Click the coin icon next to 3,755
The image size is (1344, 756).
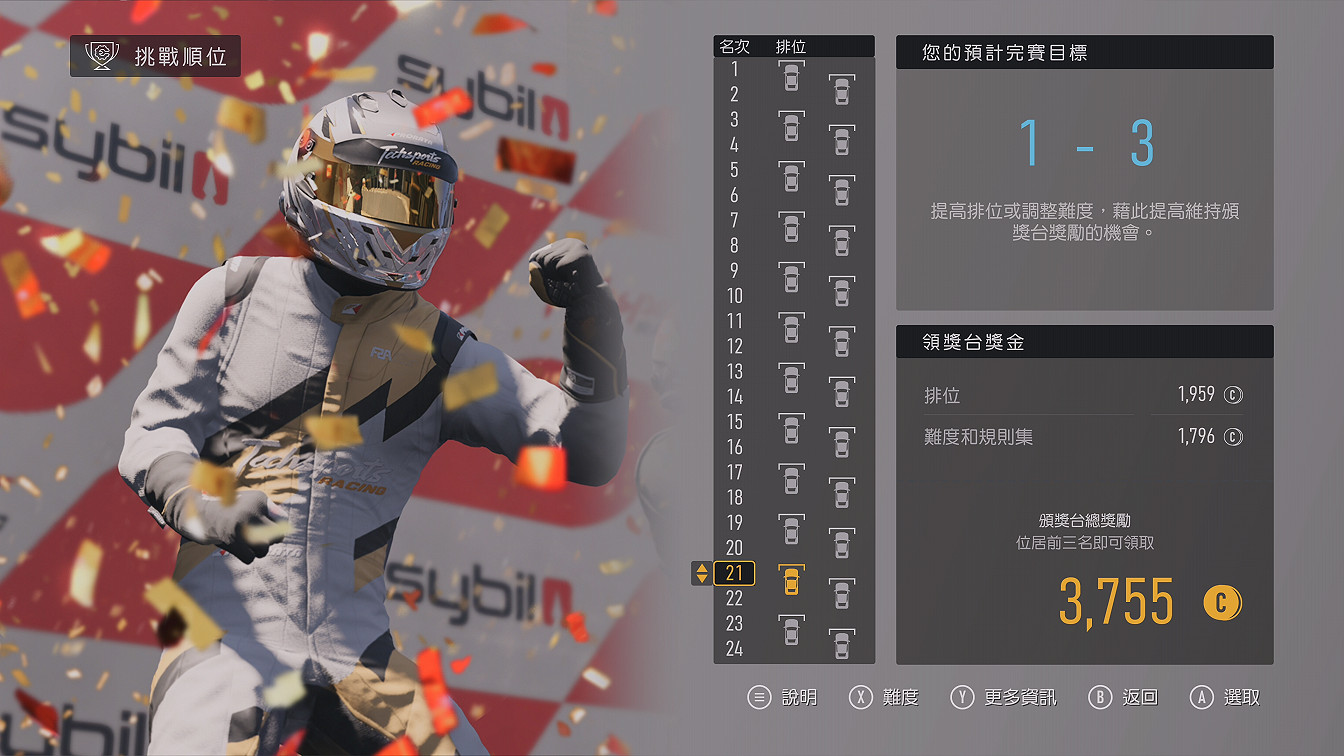point(1222,602)
